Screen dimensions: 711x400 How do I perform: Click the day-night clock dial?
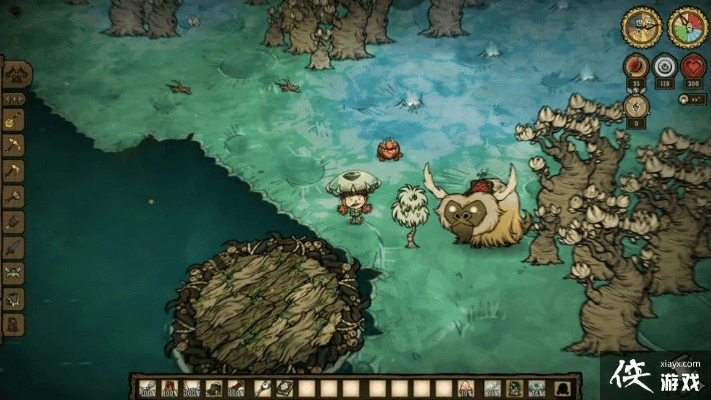pos(642,27)
